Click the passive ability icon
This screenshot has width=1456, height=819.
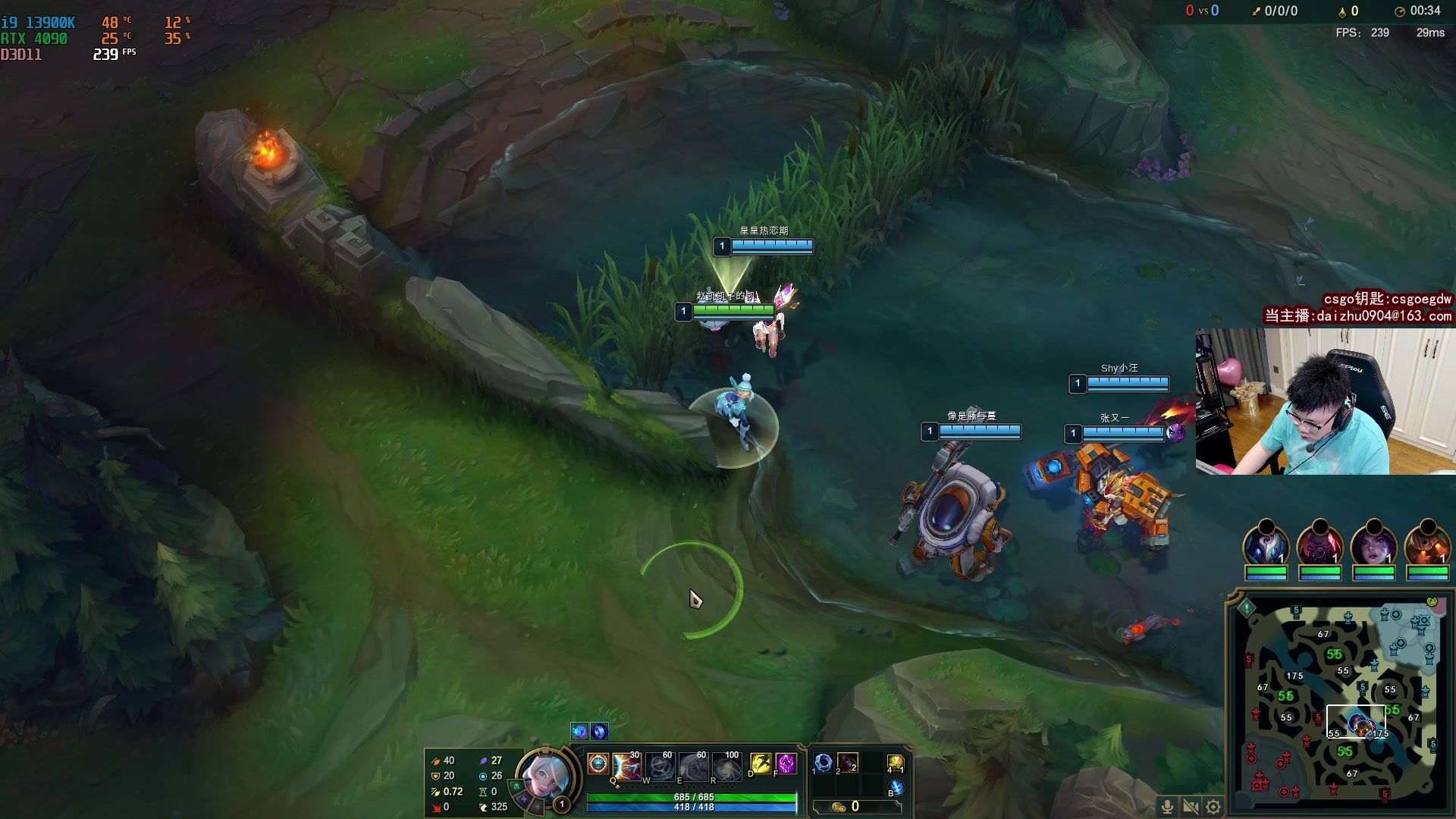point(598,764)
